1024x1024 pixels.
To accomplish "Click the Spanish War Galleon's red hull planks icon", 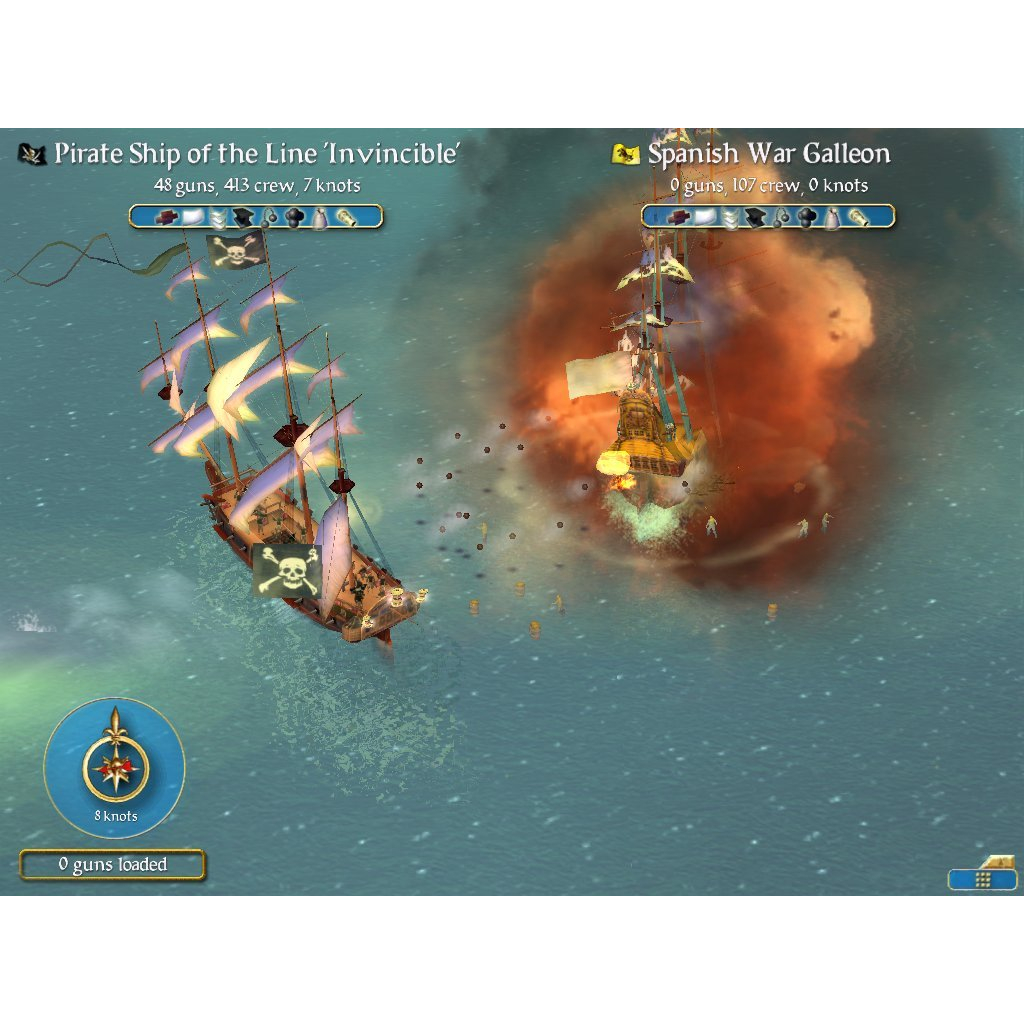I will (x=679, y=217).
